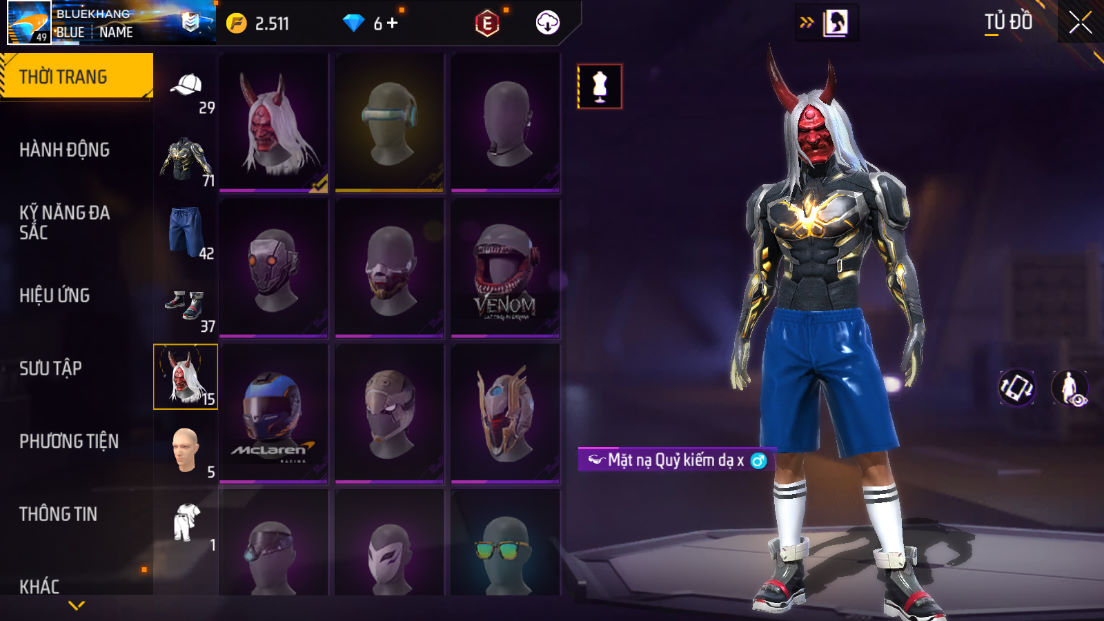This screenshot has width=1104, height=621.
Task: Select the bald head face category
Action: [x=186, y=450]
